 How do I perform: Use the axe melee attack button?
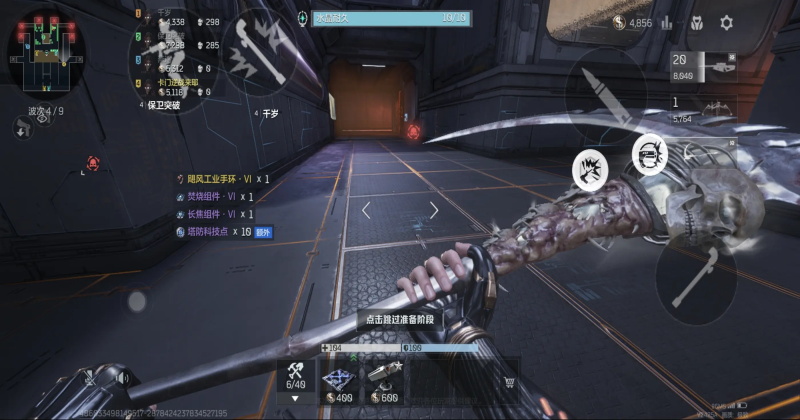click(x=696, y=277)
